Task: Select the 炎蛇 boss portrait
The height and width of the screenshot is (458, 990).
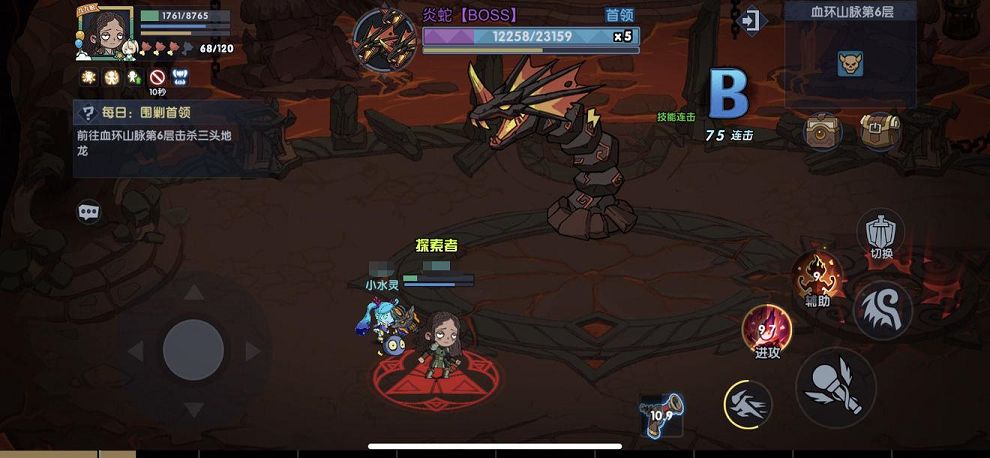Action: click(x=384, y=40)
